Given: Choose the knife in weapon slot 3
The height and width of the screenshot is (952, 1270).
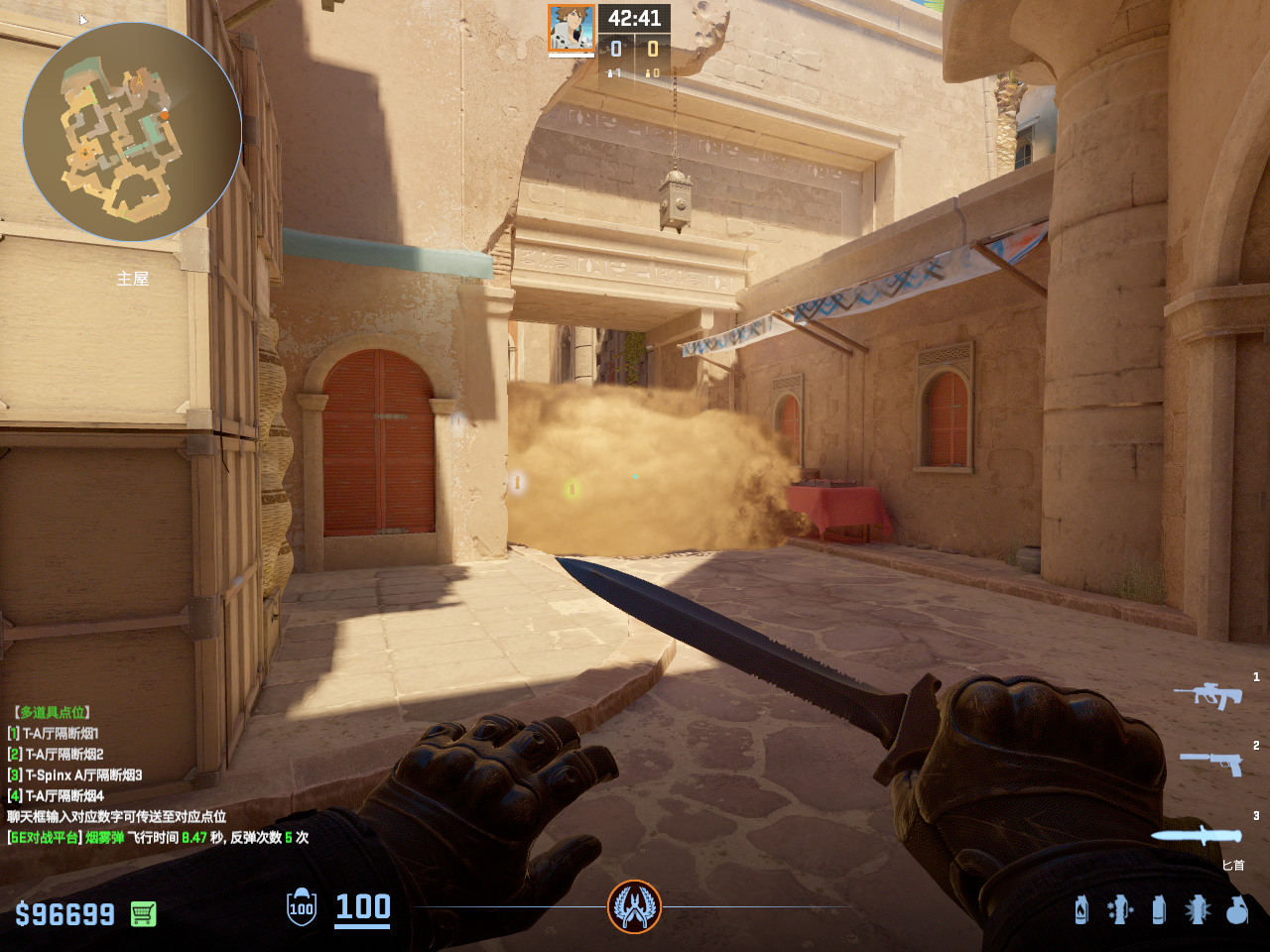Looking at the screenshot, I should [x=1197, y=835].
